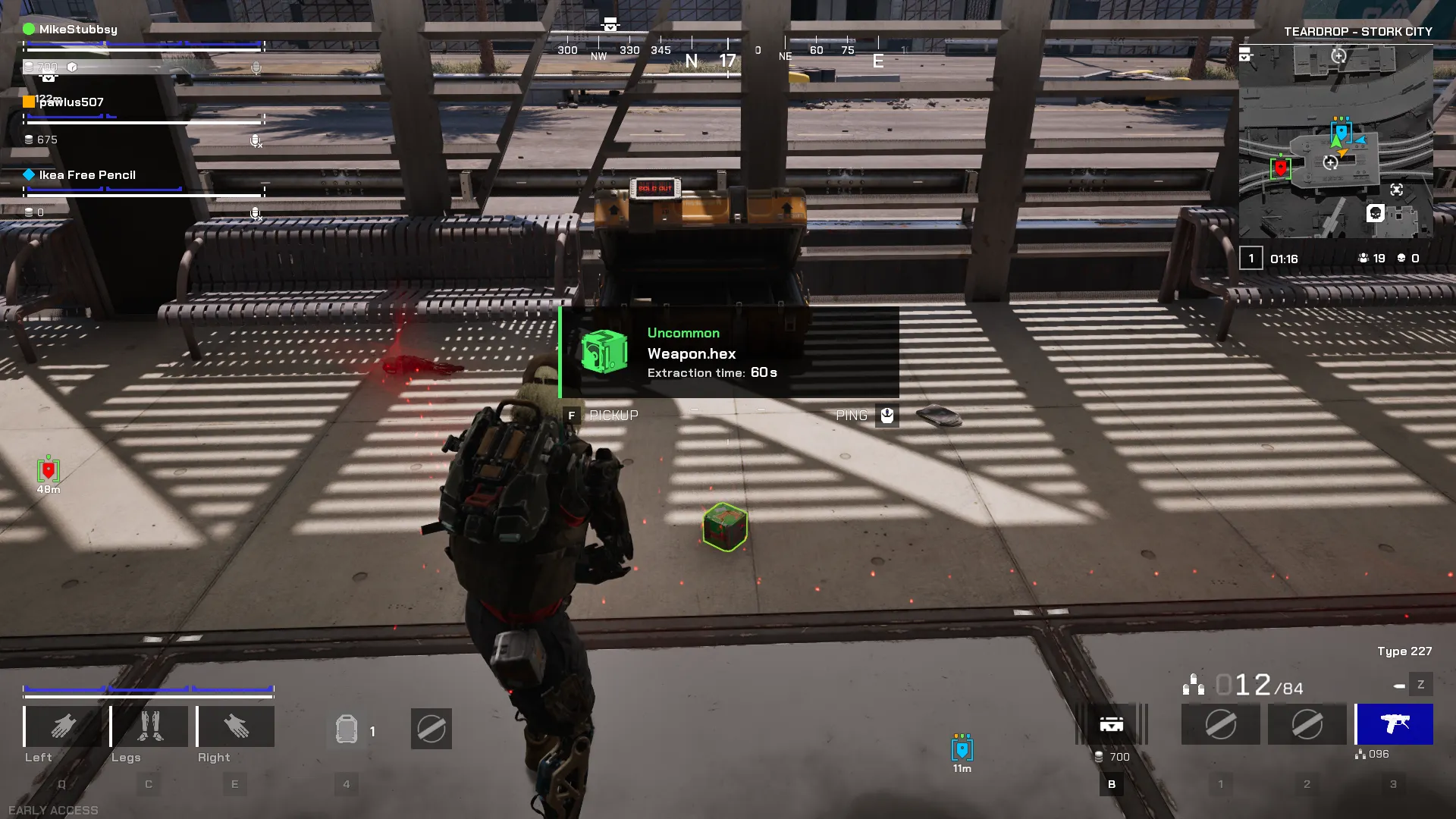1456x819 pixels.
Task: Choose the Type 227 weapon slot
Action: pos(1394,724)
